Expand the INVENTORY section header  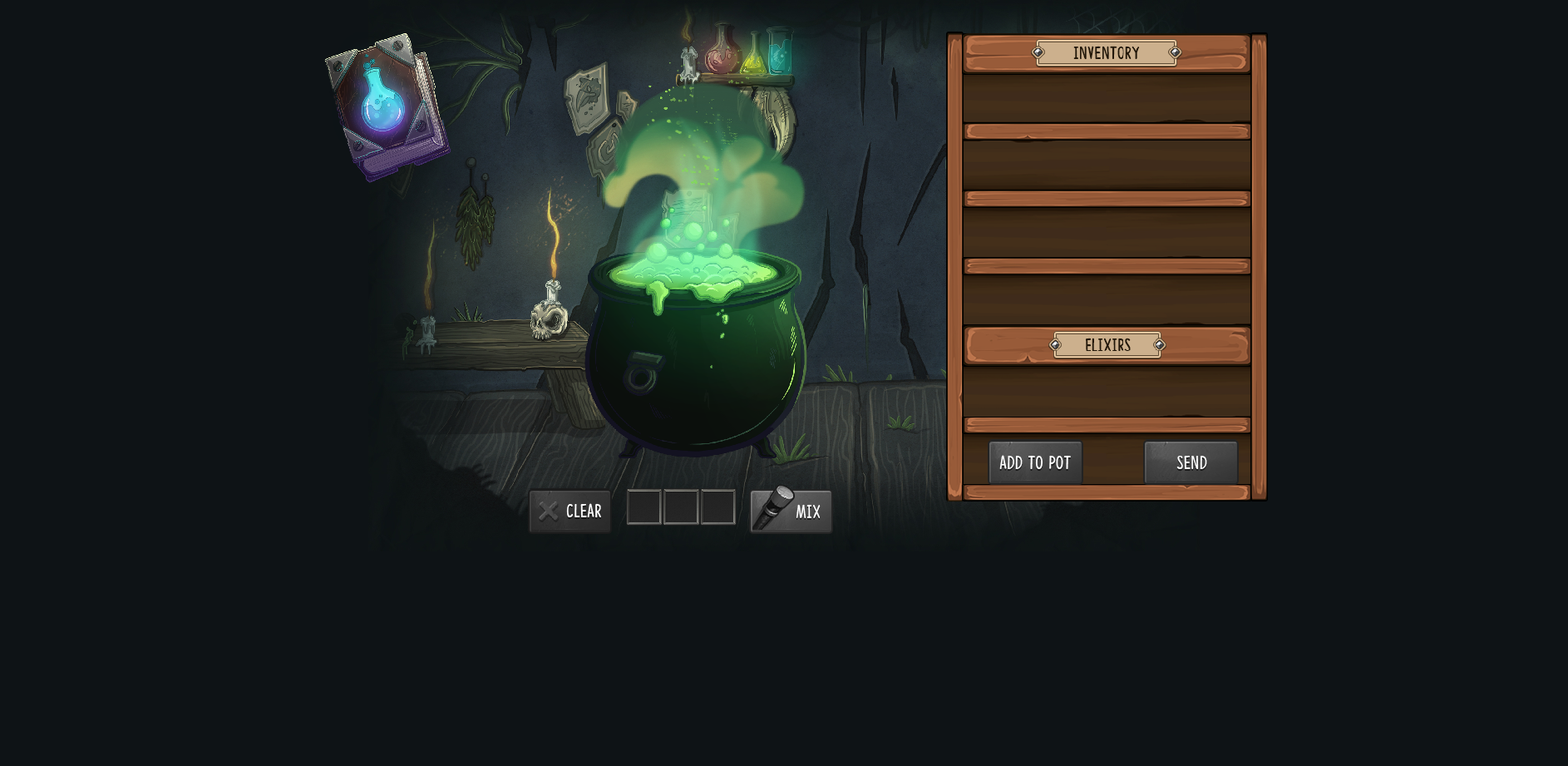coord(1106,52)
